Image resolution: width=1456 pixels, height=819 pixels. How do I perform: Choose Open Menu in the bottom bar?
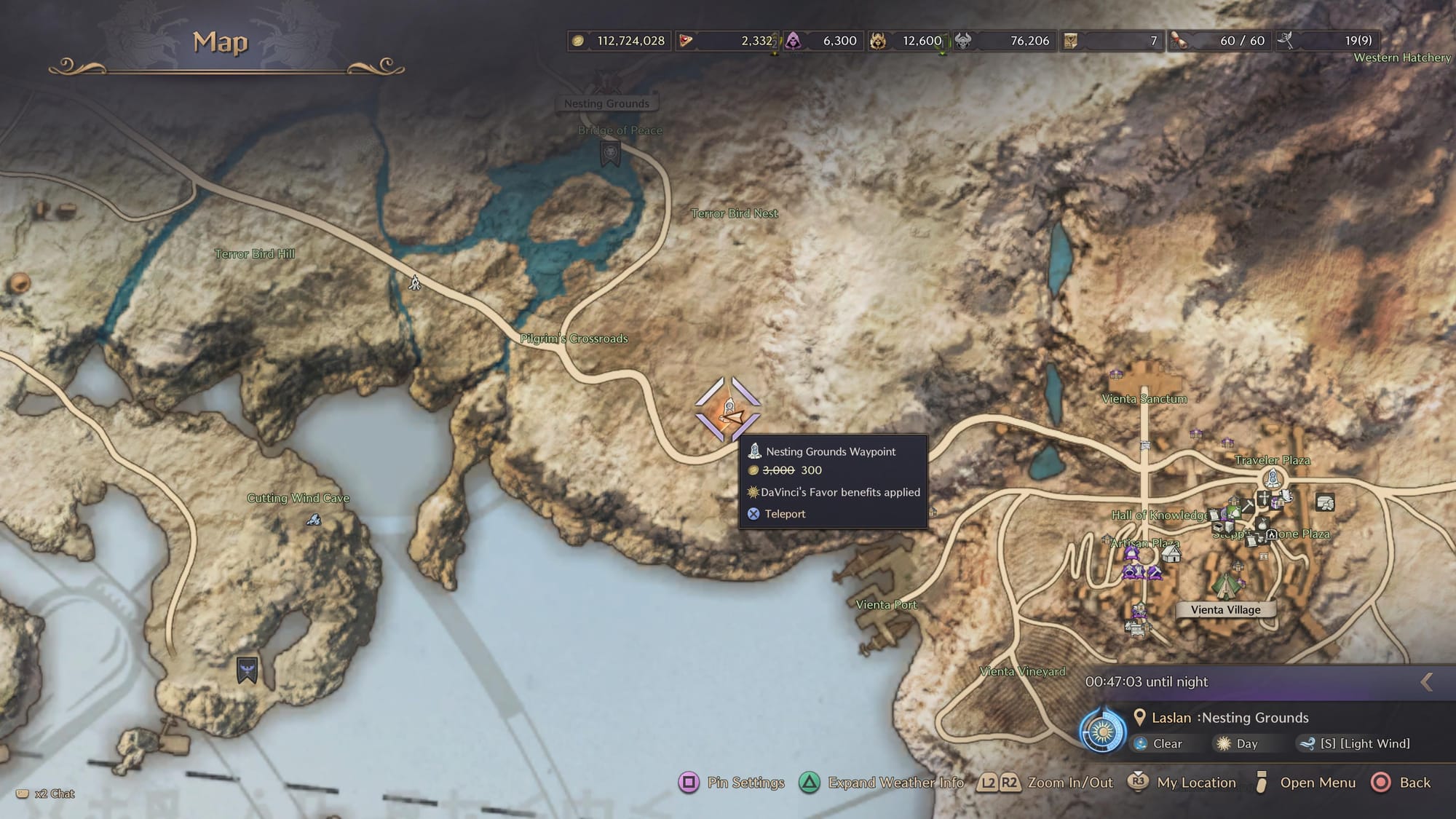tap(1305, 783)
